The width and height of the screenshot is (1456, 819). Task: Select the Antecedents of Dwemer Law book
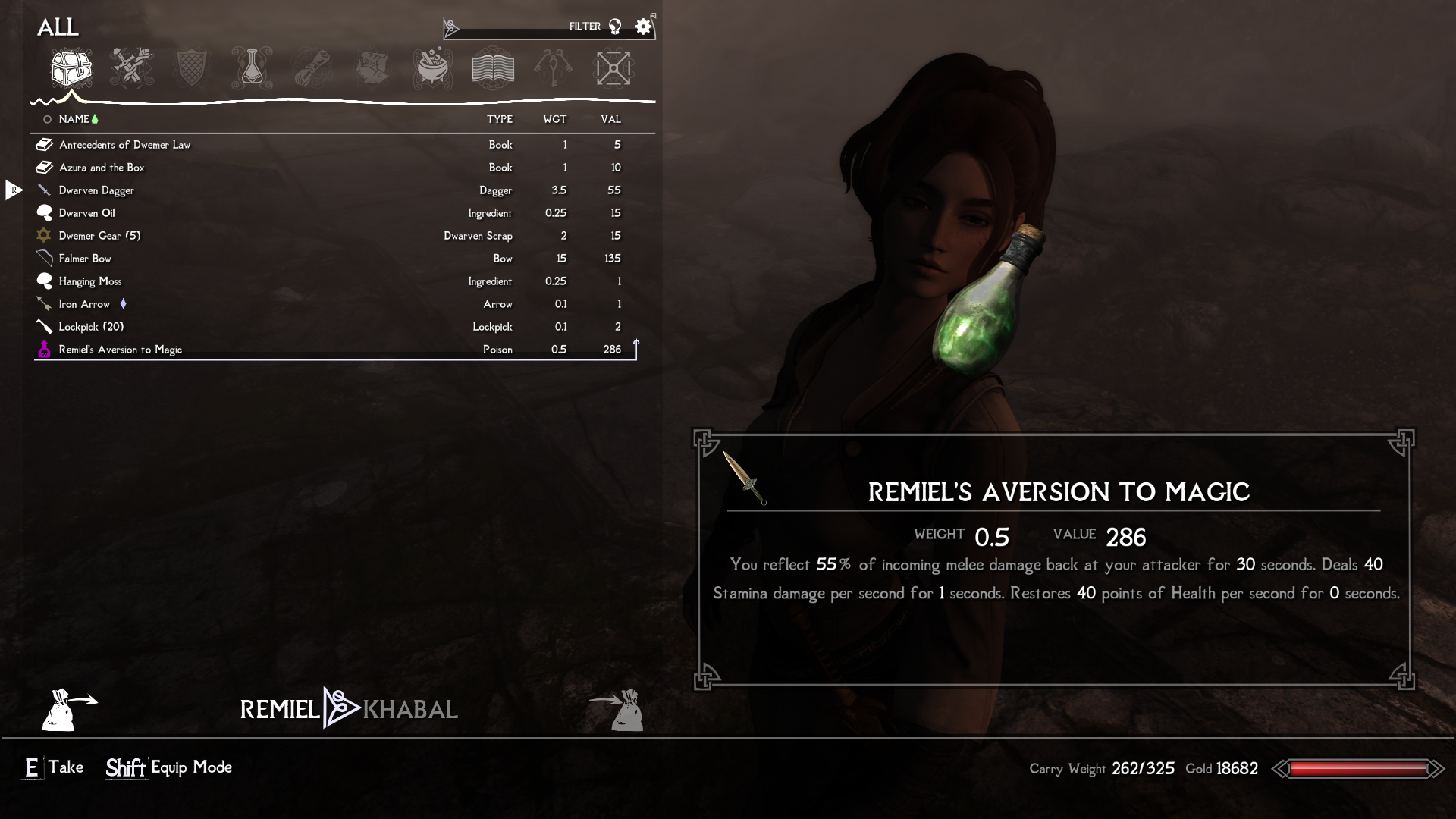(125, 145)
